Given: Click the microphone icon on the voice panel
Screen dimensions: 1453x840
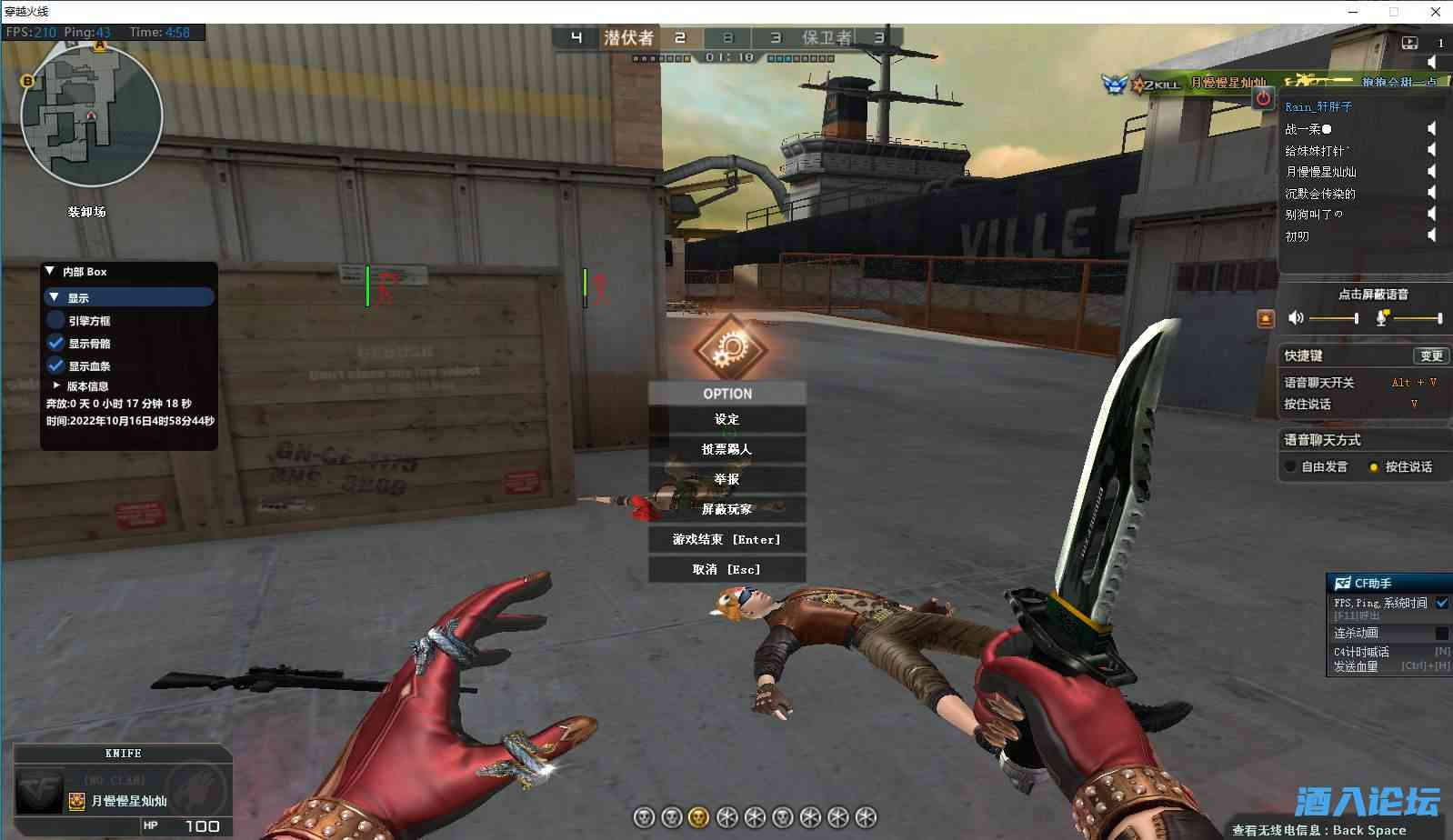Looking at the screenshot, I should tap(1383, 318).
